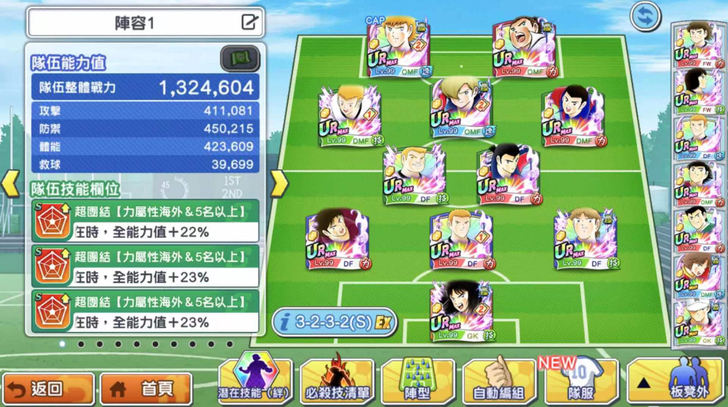The image size is (728, 407).
Task: Show the previous panel with the left yellow arrow
Action: (x=11, y=183)
